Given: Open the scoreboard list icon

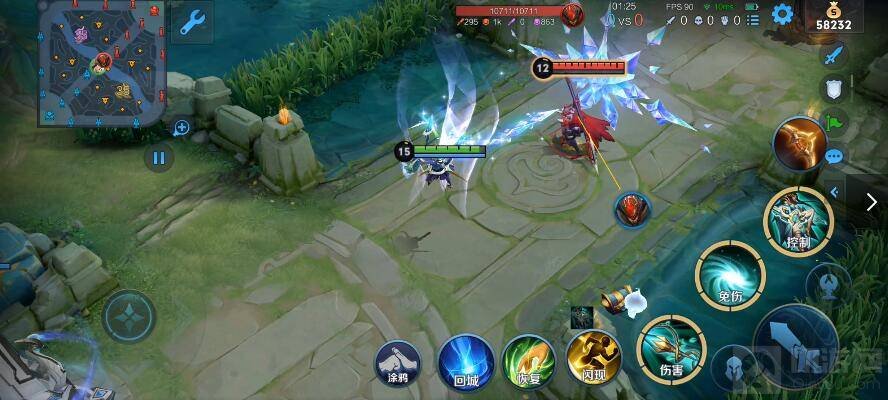Looking at the screenshot, I should (751, 20).
